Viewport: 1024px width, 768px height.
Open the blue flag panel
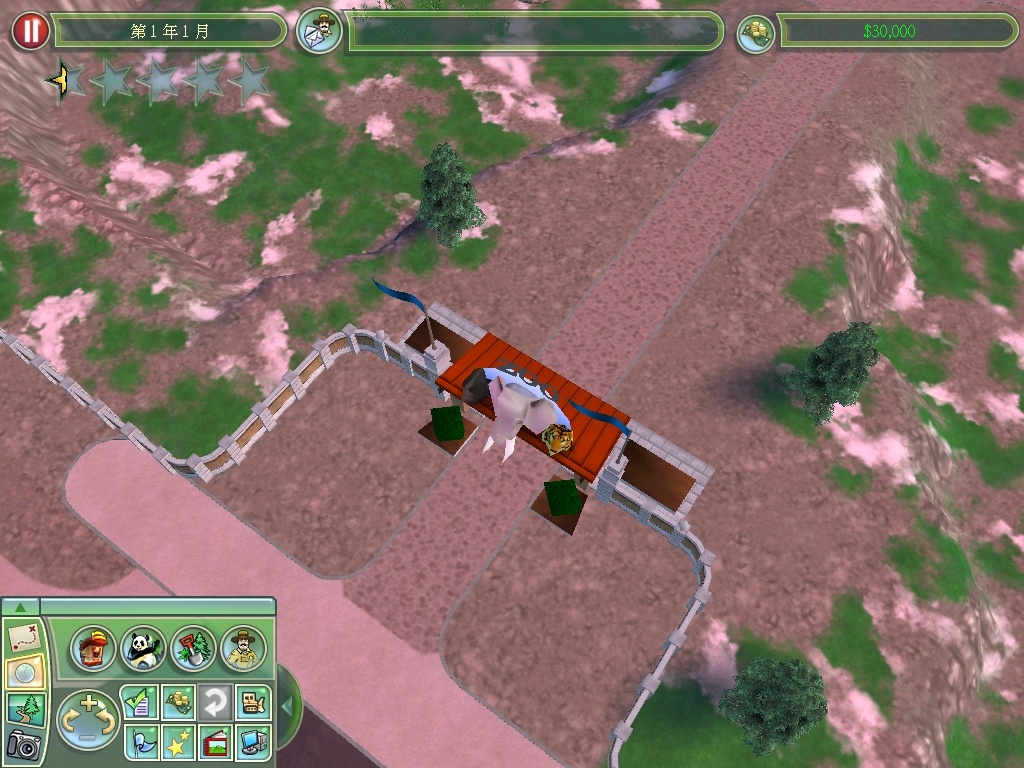coord(139,742)
